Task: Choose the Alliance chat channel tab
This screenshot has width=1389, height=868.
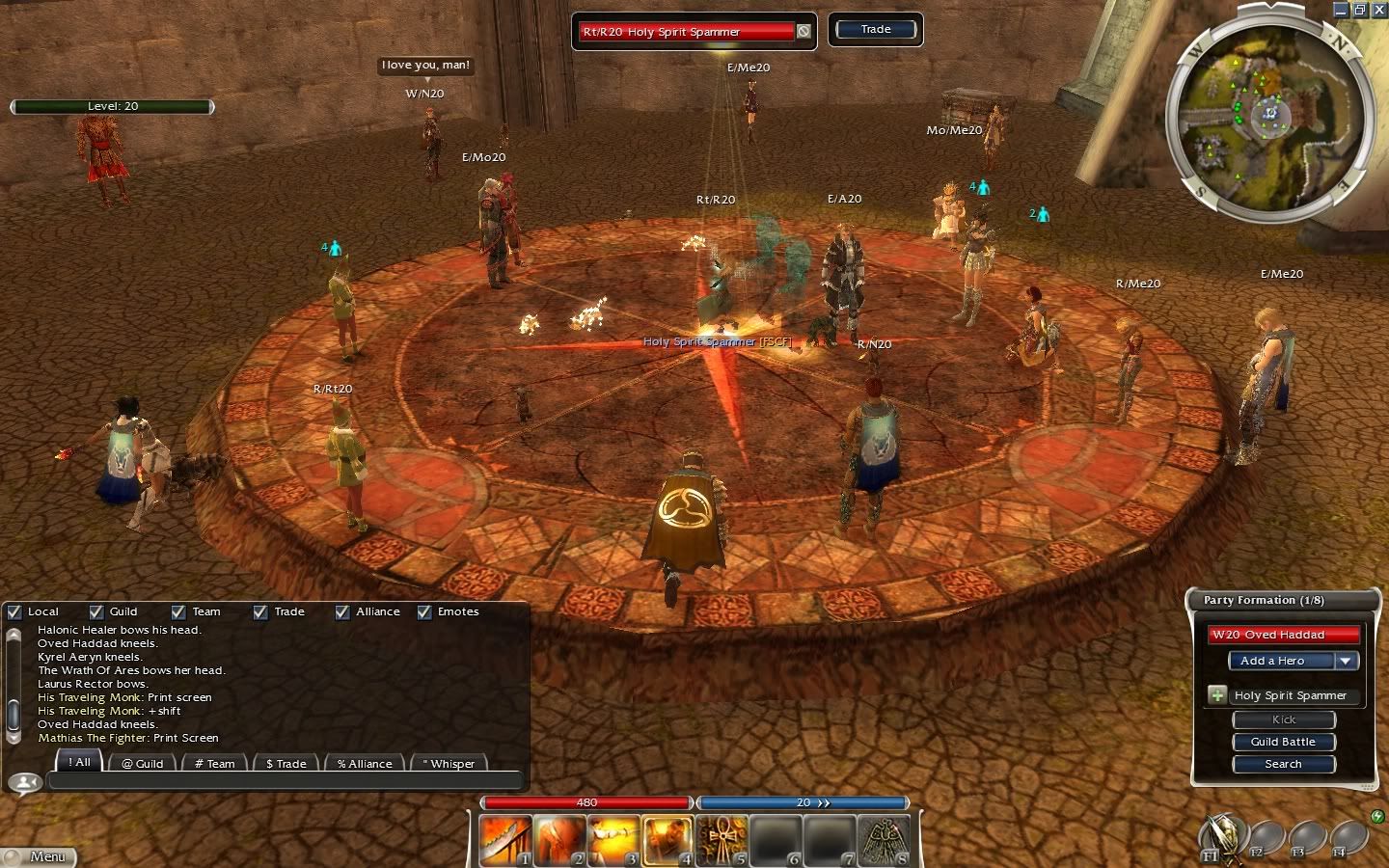Action: pos(365,763)
